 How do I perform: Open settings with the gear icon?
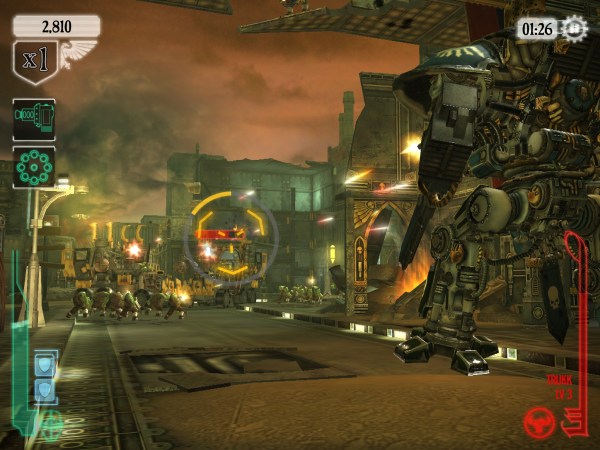[574, 28]
